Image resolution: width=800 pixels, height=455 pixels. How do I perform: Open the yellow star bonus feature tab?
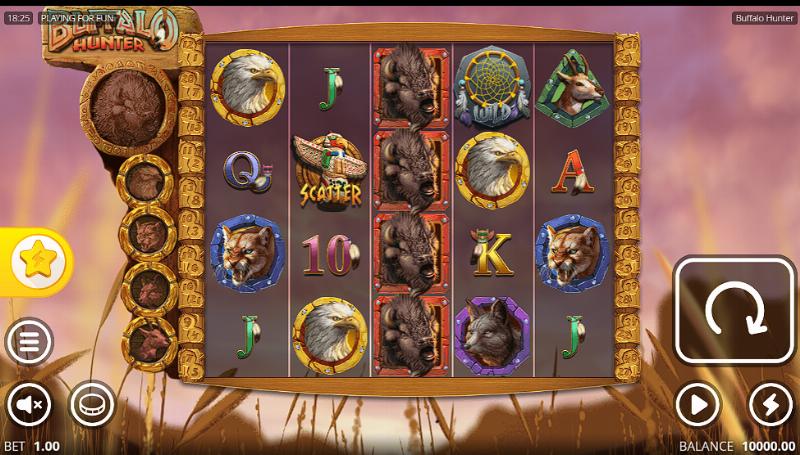(37, 261)
